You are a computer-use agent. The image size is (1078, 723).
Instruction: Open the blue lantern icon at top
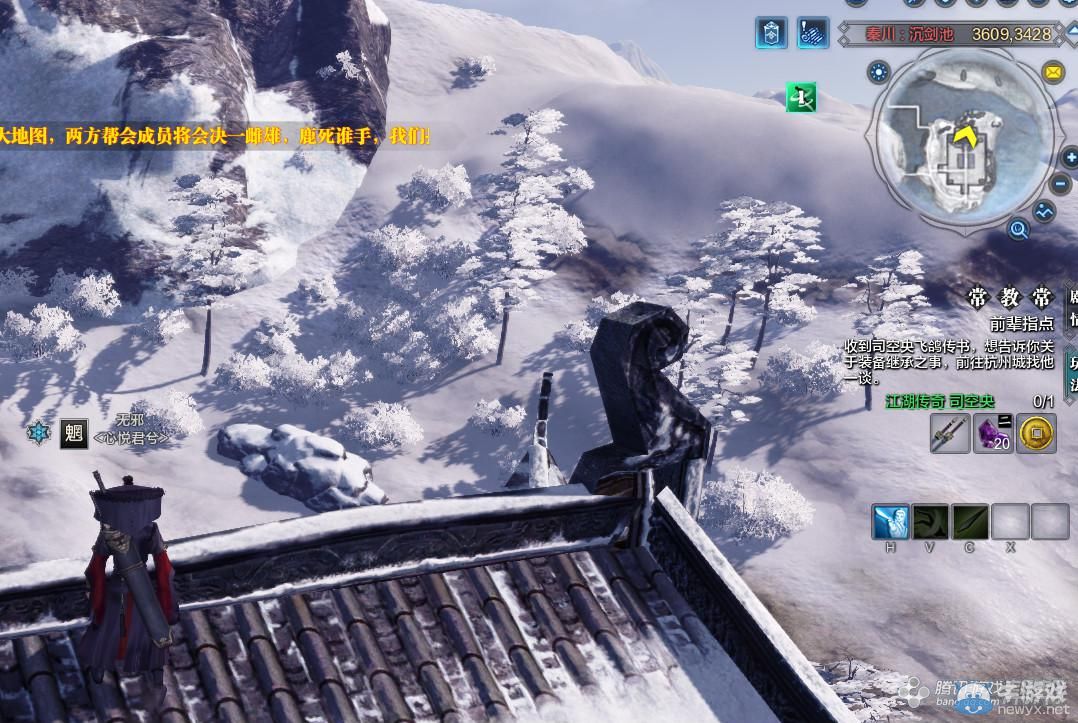(x=771, y=33)
